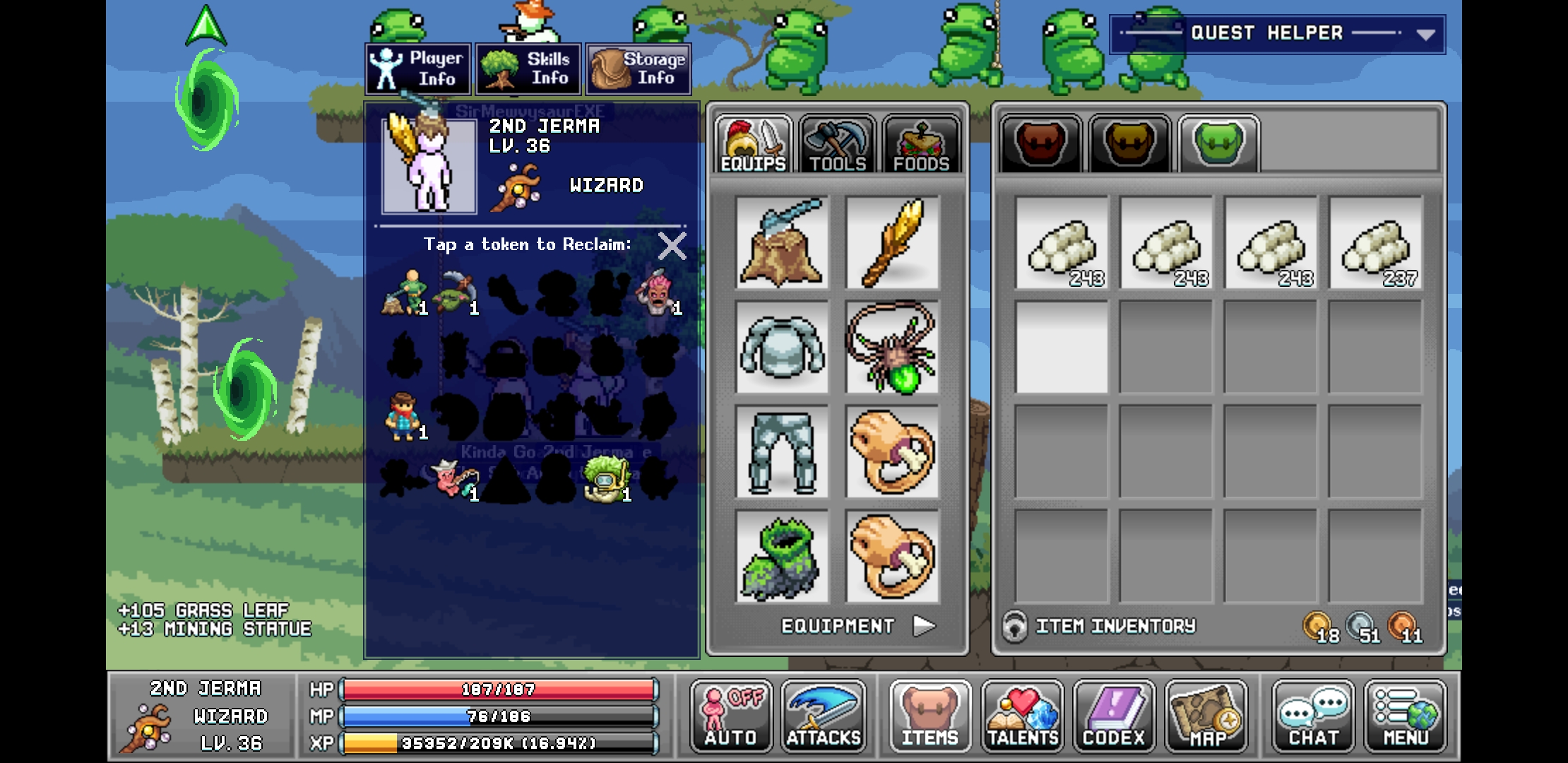Close the token Reclaim panel with the X
Viewport: 1568px width, 763px height.
click(x=671, y=246)
